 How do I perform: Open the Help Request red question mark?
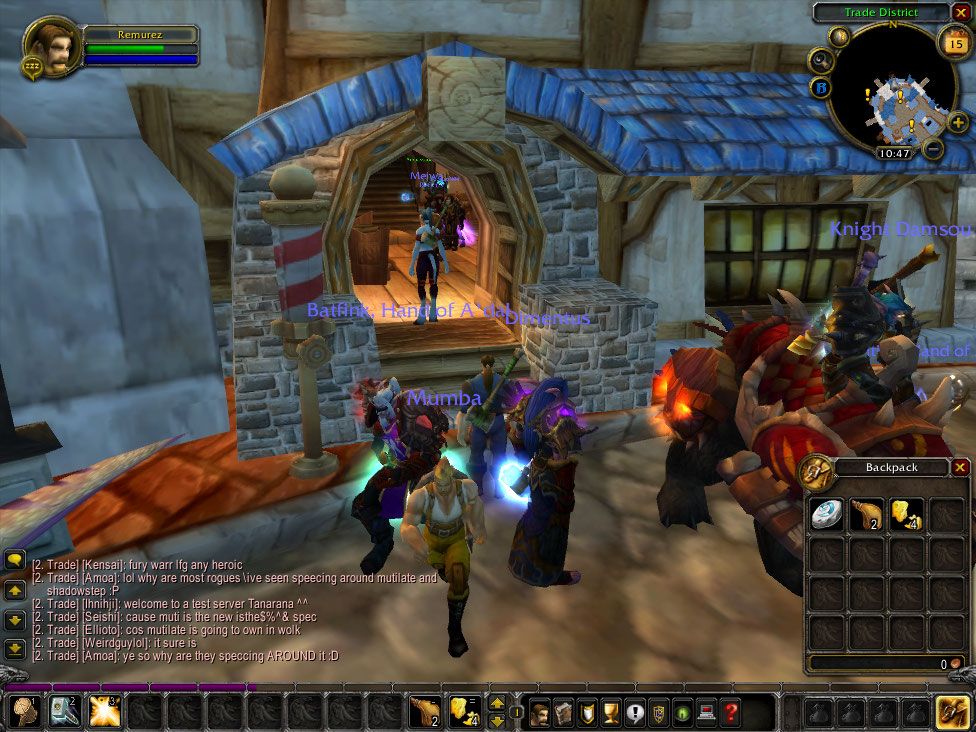point(732,713)
